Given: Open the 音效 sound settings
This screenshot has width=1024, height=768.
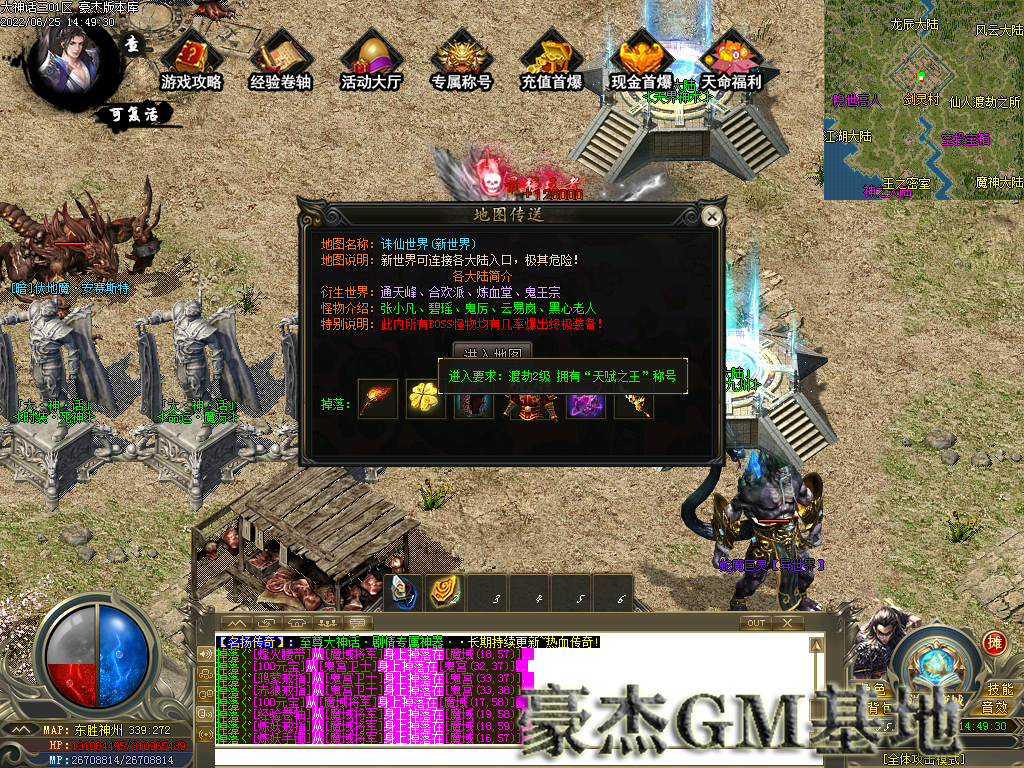Looking at the screenshot, I should (1000, 707).
